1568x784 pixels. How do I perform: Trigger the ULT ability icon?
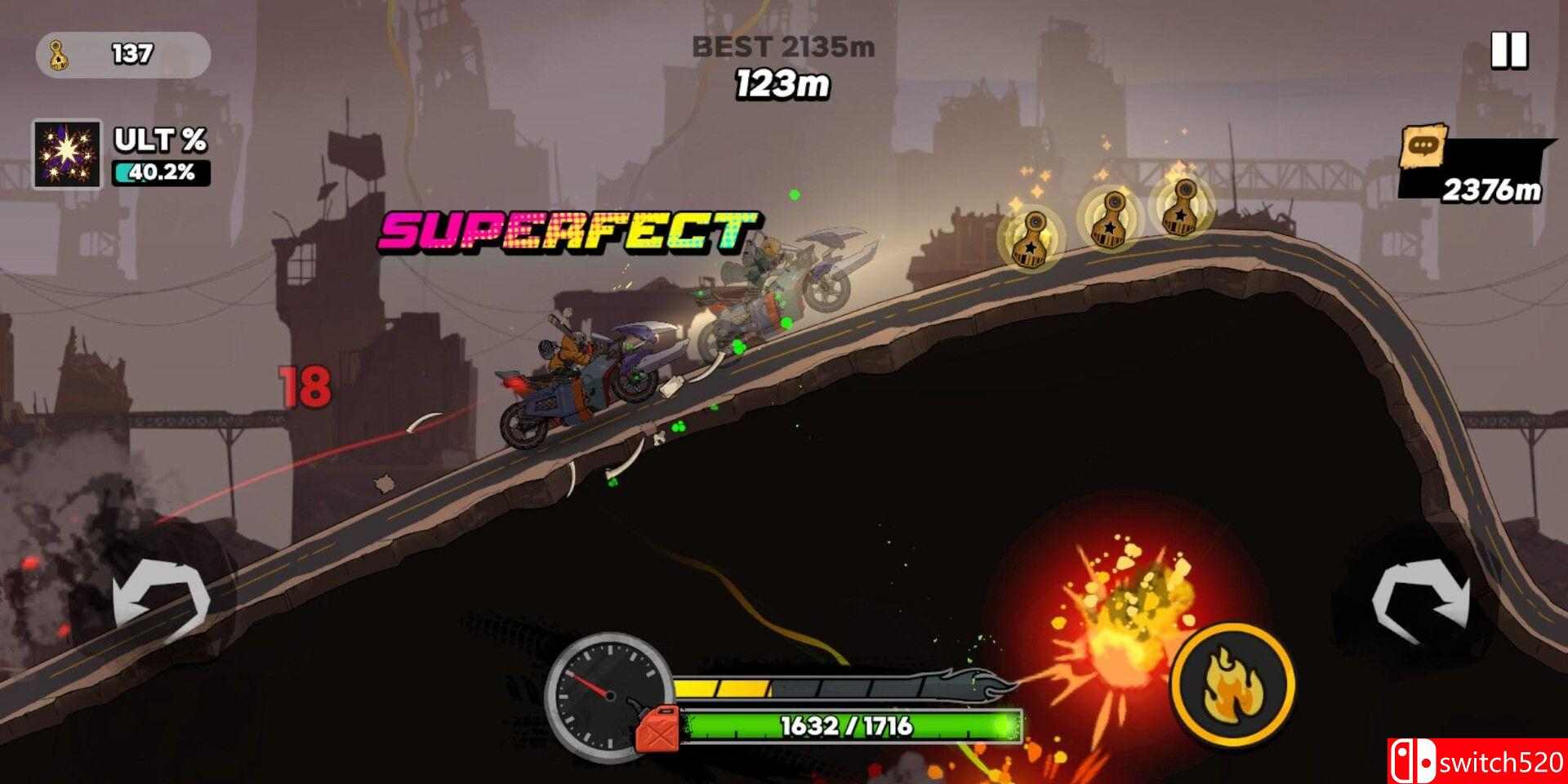tap(67, 154)
